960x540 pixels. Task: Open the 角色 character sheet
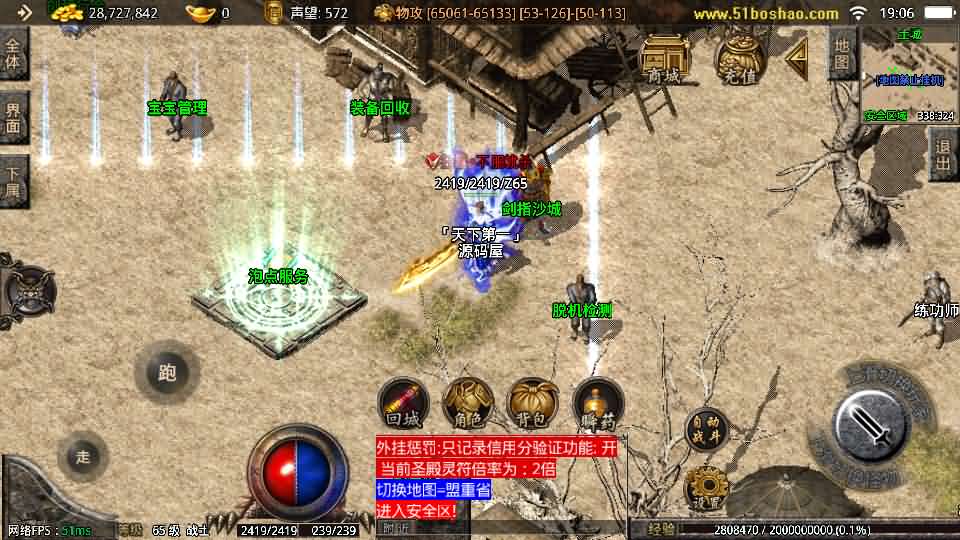pyautogui.click(x=468, y=405)
